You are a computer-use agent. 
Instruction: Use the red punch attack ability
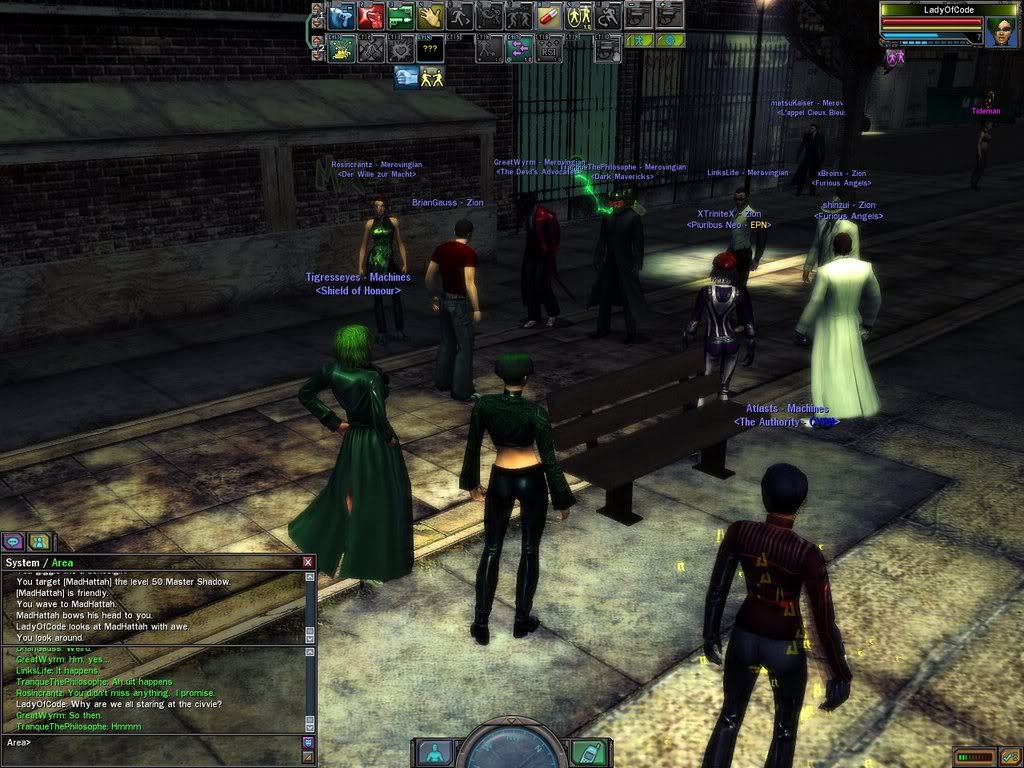point(371,16)
